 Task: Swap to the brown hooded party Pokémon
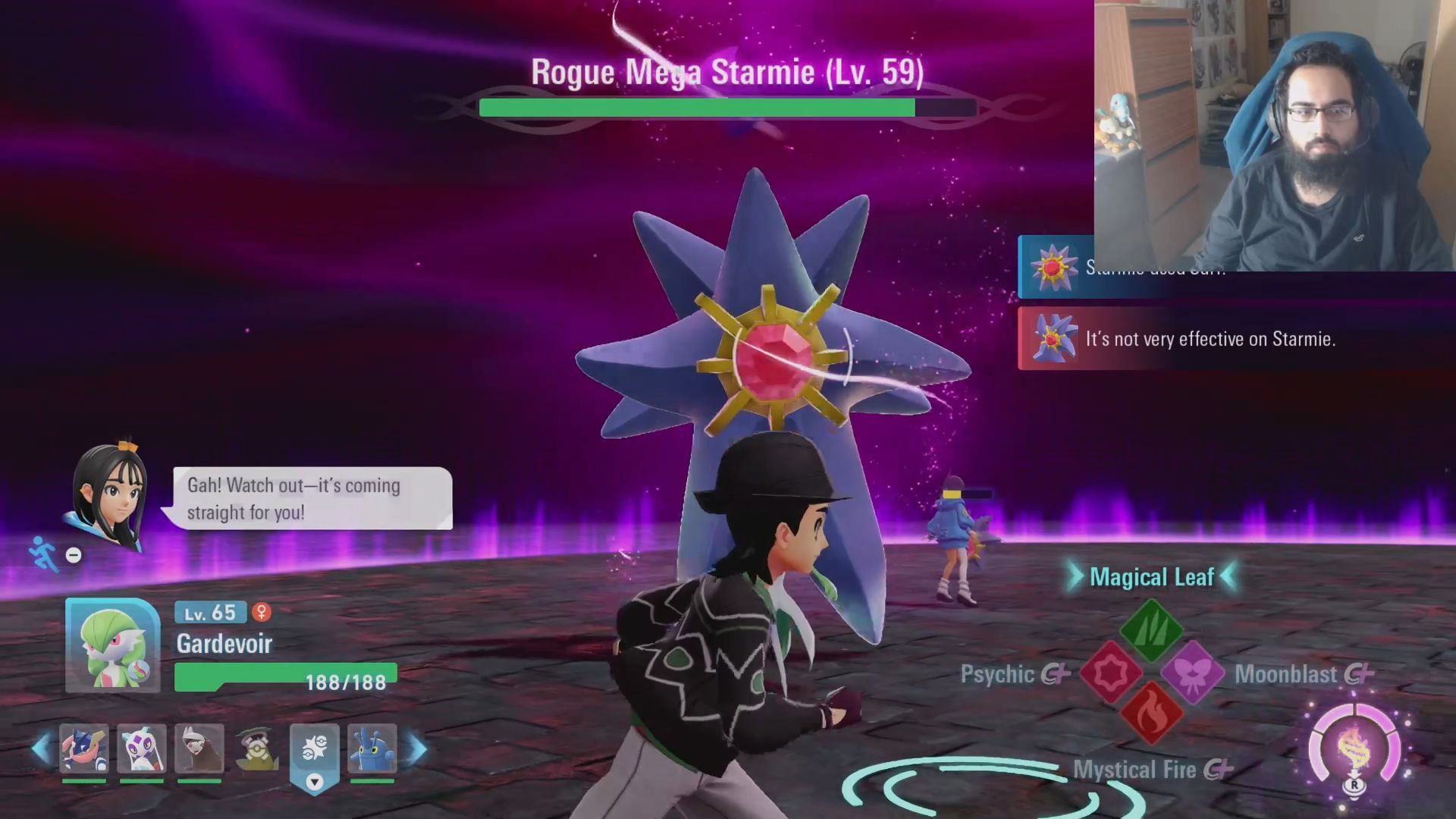coord(199,749)
